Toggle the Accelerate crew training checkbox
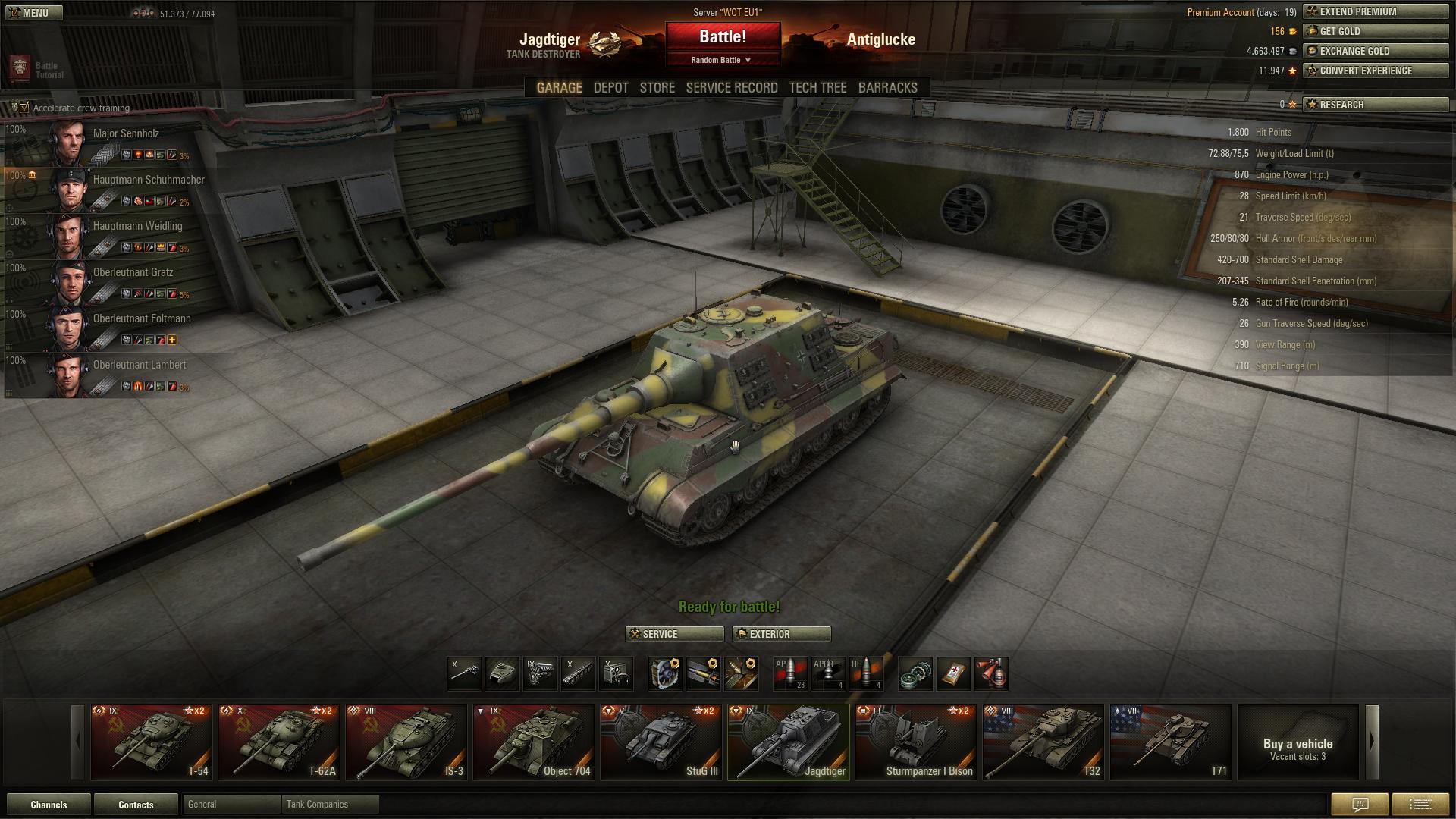 (24, 108)
